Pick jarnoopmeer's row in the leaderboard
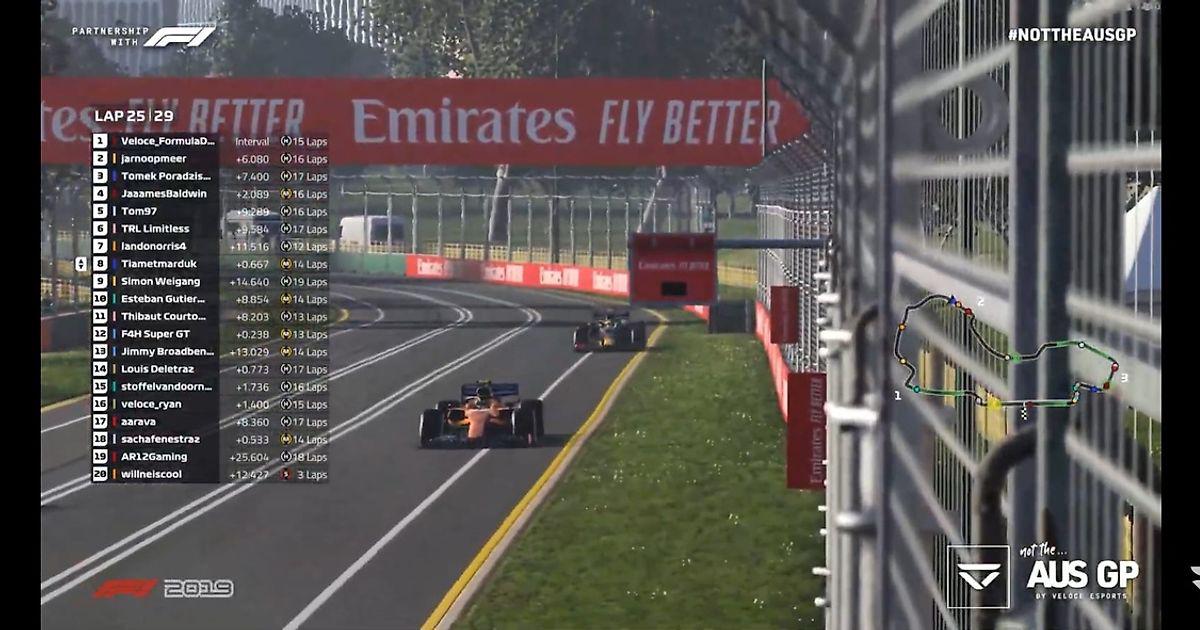1200x630 pixels. coord(154,159)
